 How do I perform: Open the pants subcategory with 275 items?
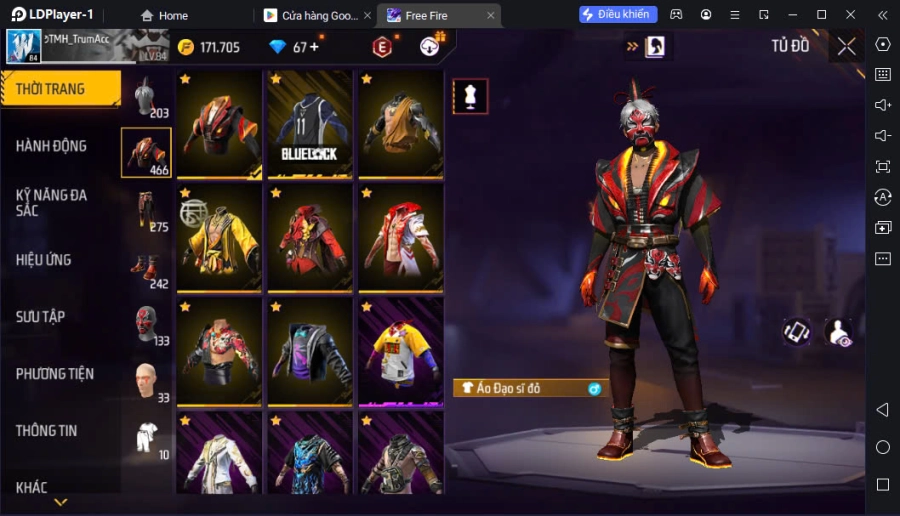(147, 210)
